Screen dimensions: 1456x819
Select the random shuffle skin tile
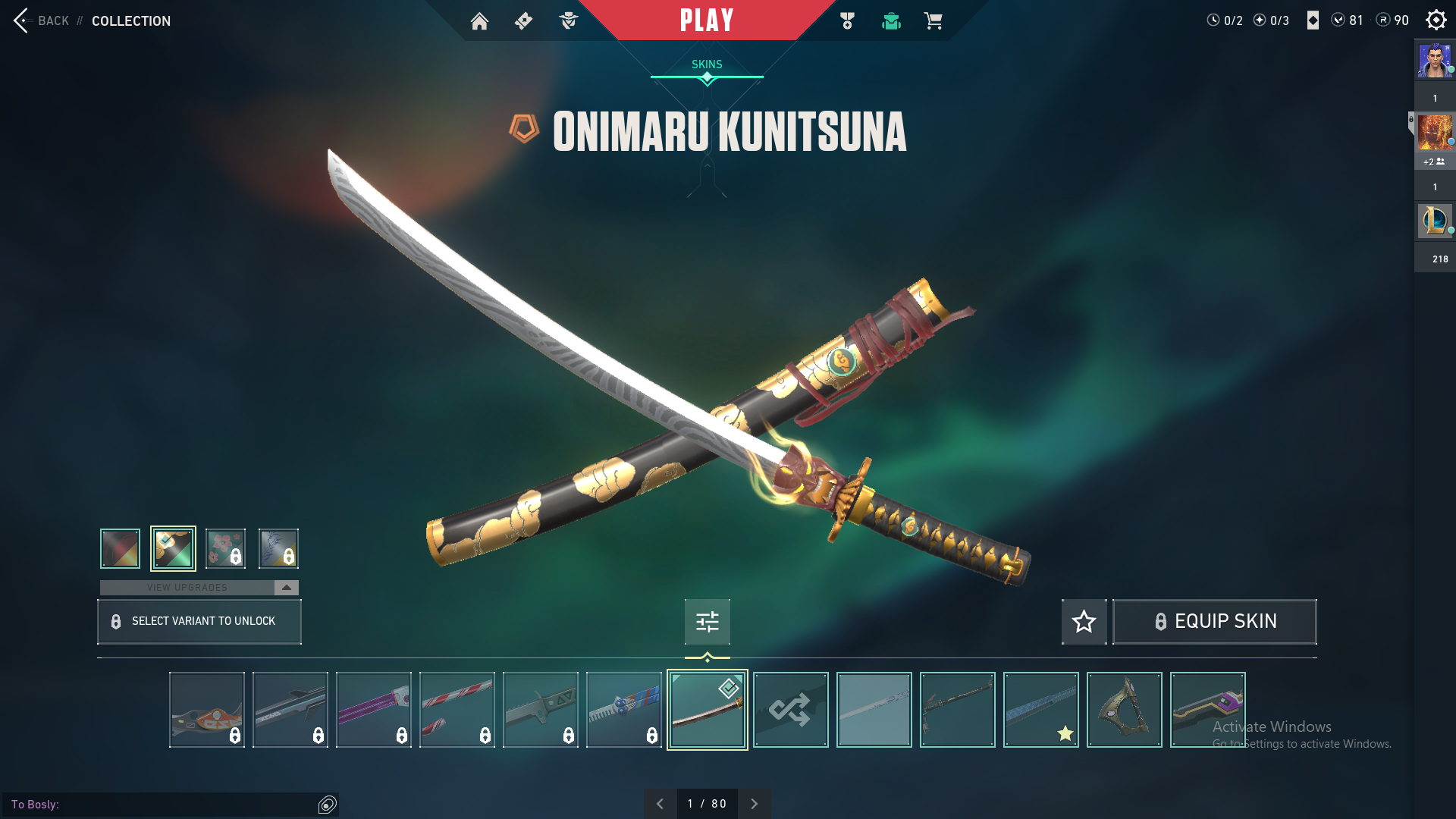pos(790,710)
